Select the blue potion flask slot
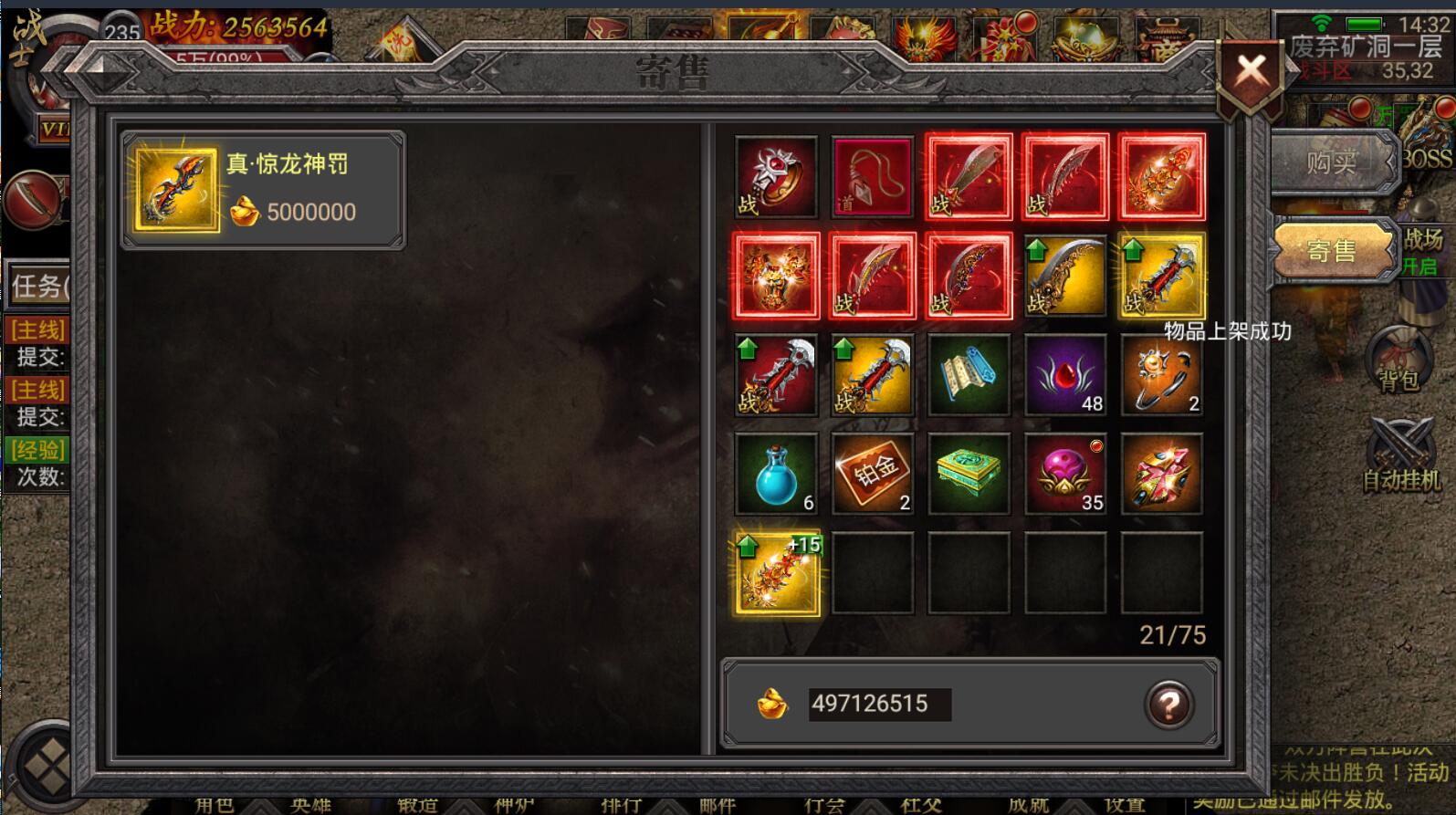The height and width of the screenshot is (815, 1456). (776, 474)
